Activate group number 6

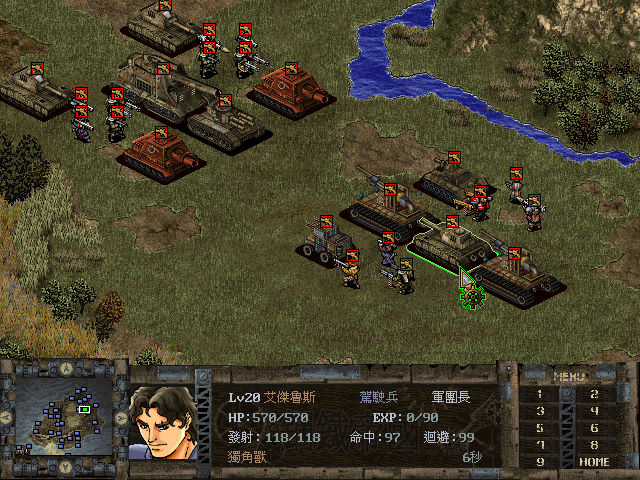pyautogui.click(x=595, y=428)
